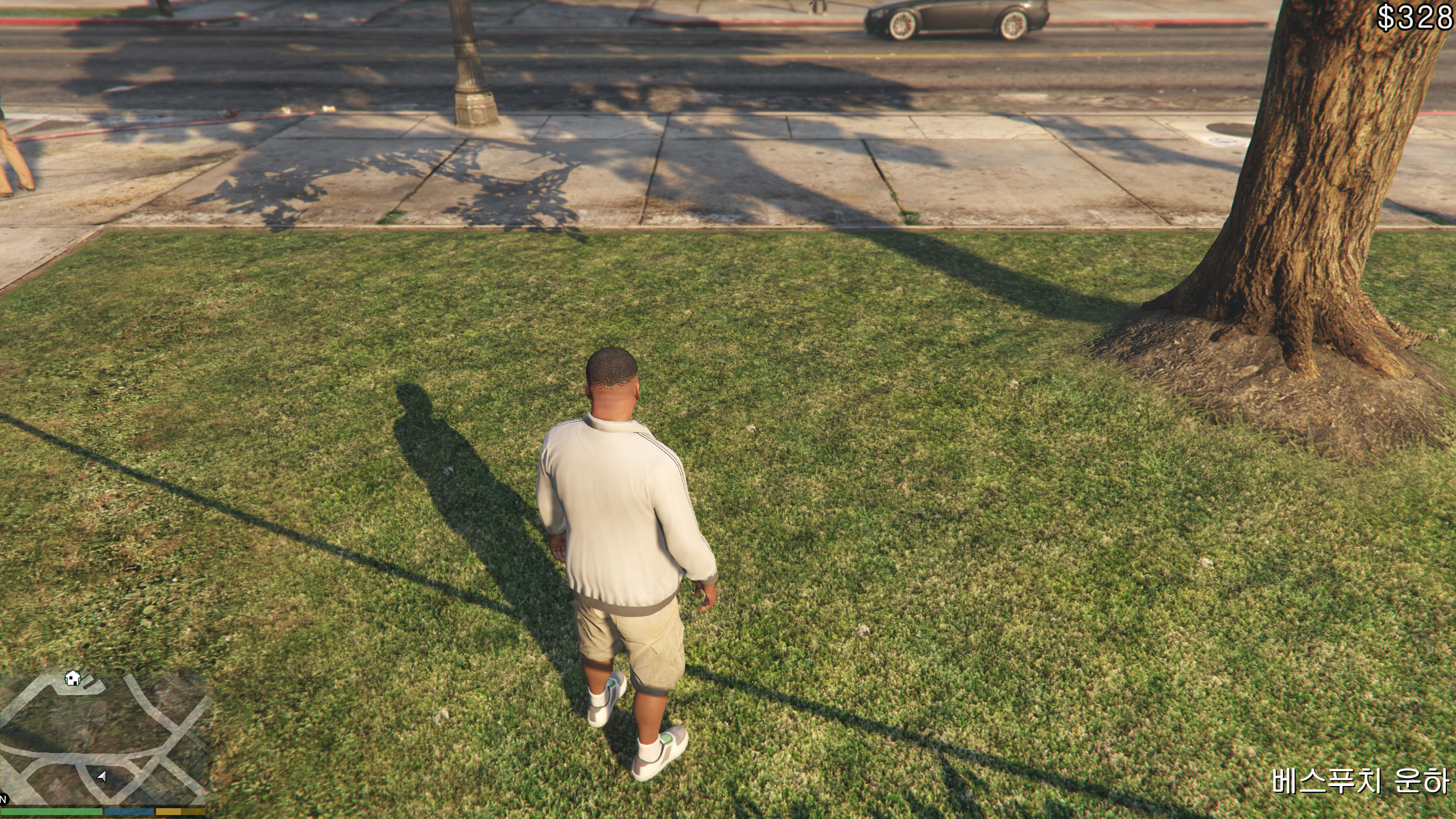Click the player arrow marker on the minimap

tap(102, 776)
